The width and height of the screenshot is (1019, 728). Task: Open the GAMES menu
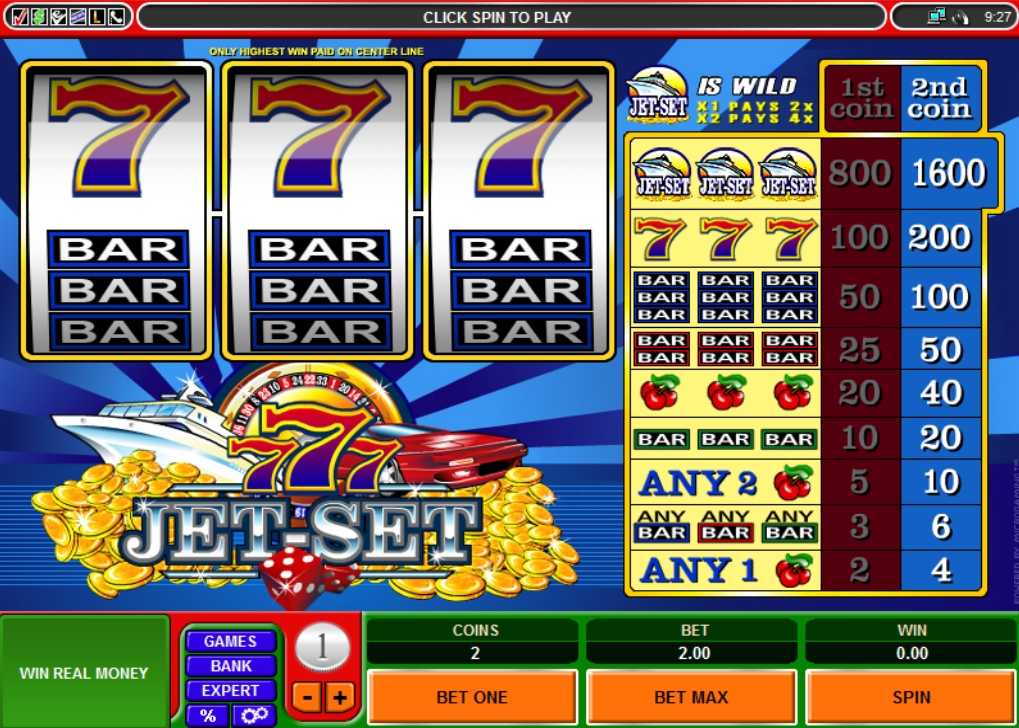coord(230,641)
